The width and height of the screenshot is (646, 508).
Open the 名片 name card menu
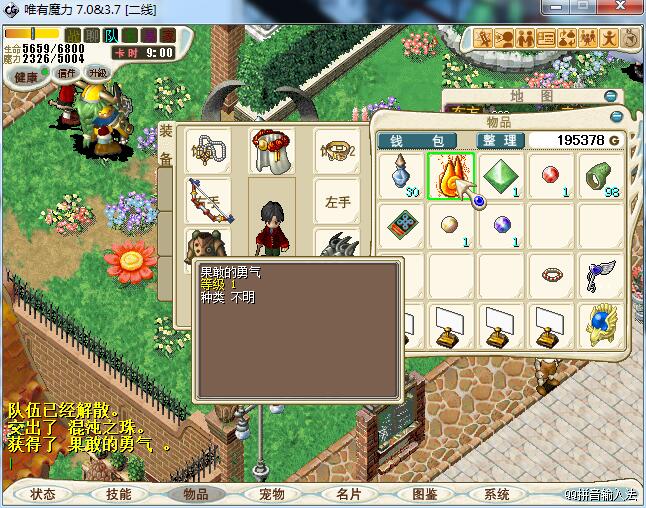click(x=348, y=494)
